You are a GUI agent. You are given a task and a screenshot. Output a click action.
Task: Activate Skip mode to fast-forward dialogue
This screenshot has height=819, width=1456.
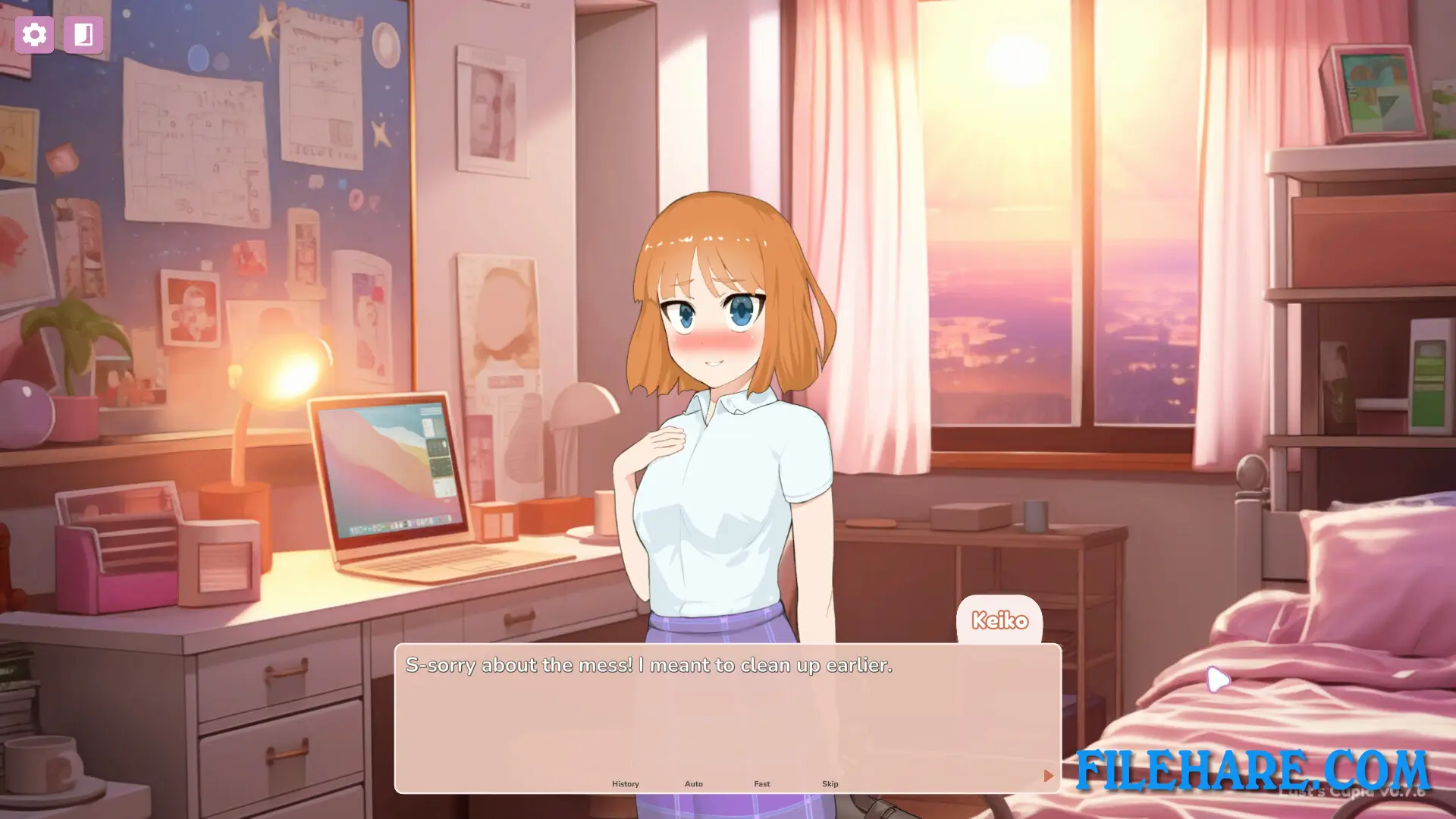coord(830,783)
